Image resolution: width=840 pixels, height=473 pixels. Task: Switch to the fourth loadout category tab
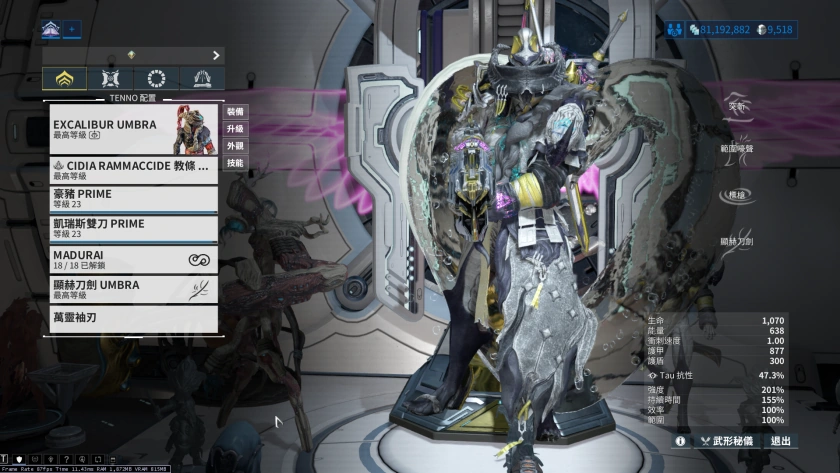tap(201, 79)
